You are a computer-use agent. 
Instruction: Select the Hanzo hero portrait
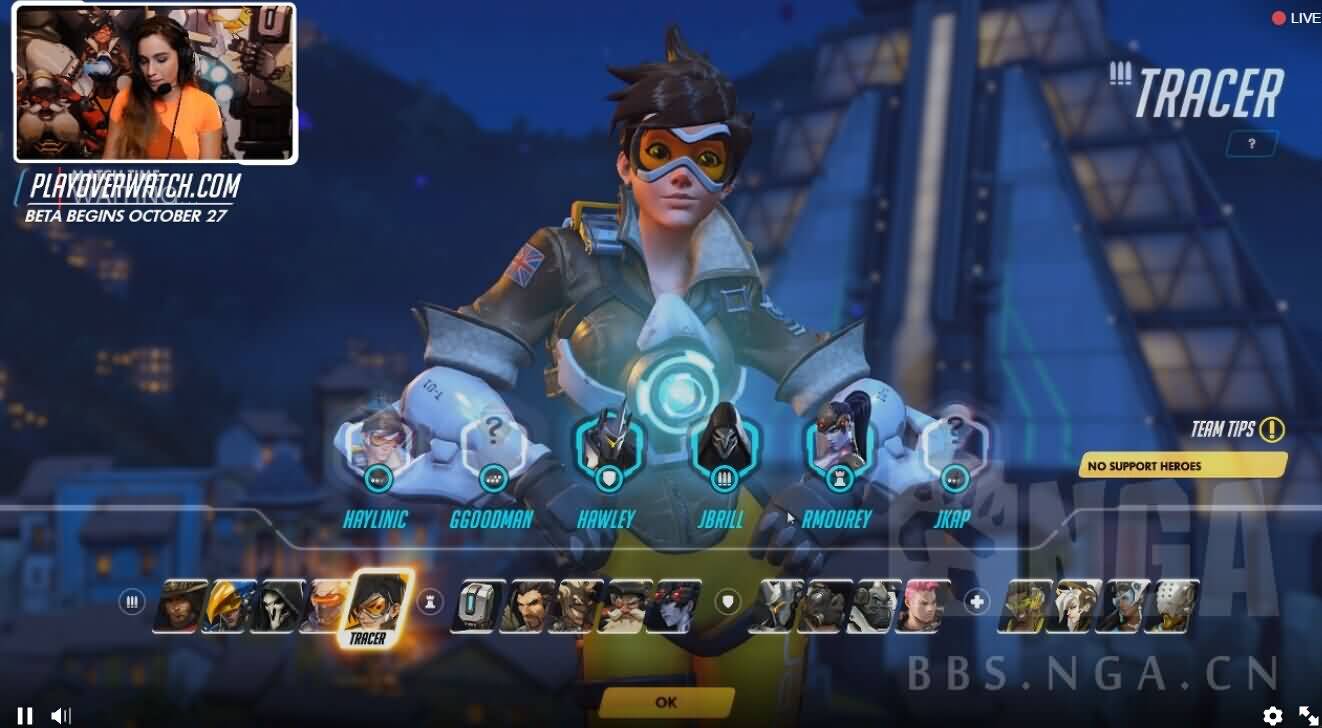click(524, 606)
